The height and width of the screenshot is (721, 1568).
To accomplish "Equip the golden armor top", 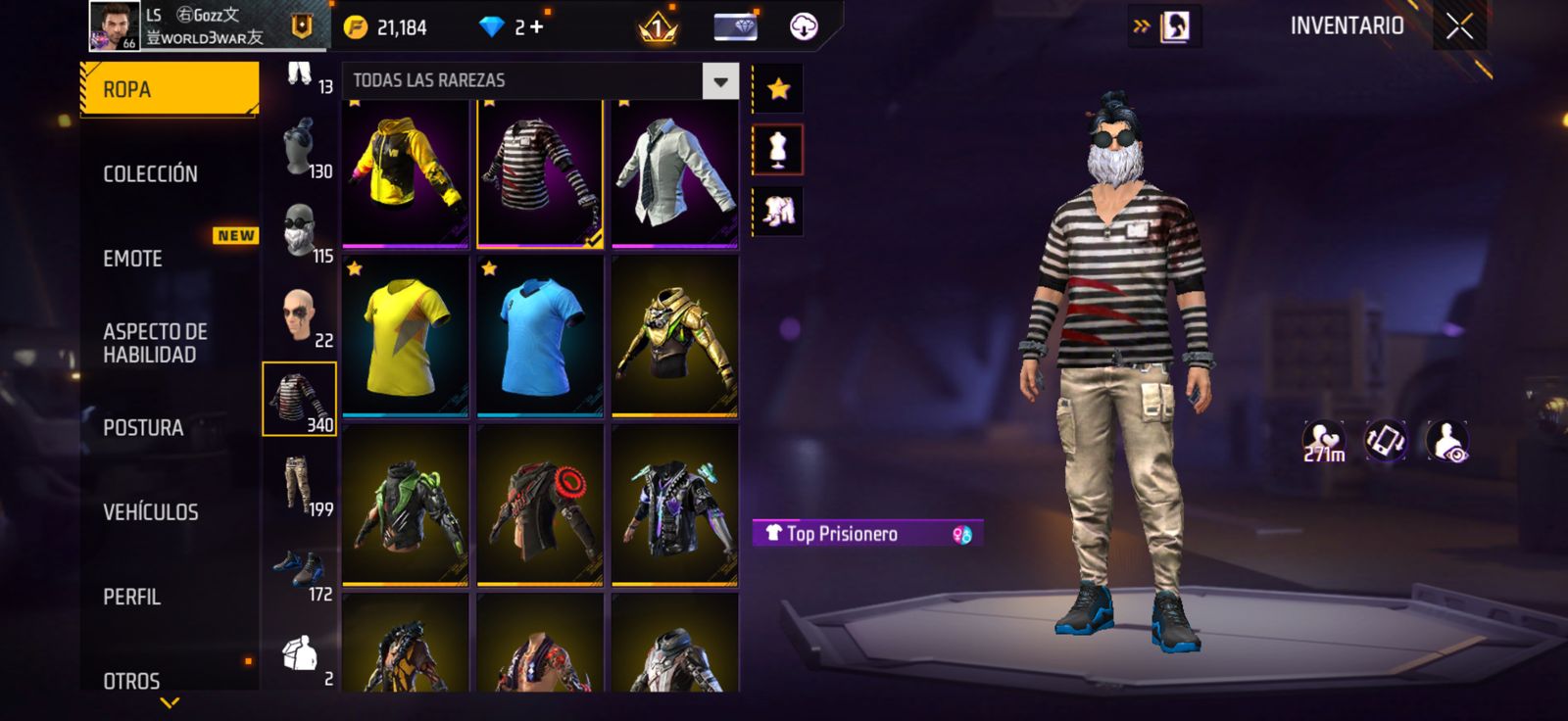I will [674, 335].
